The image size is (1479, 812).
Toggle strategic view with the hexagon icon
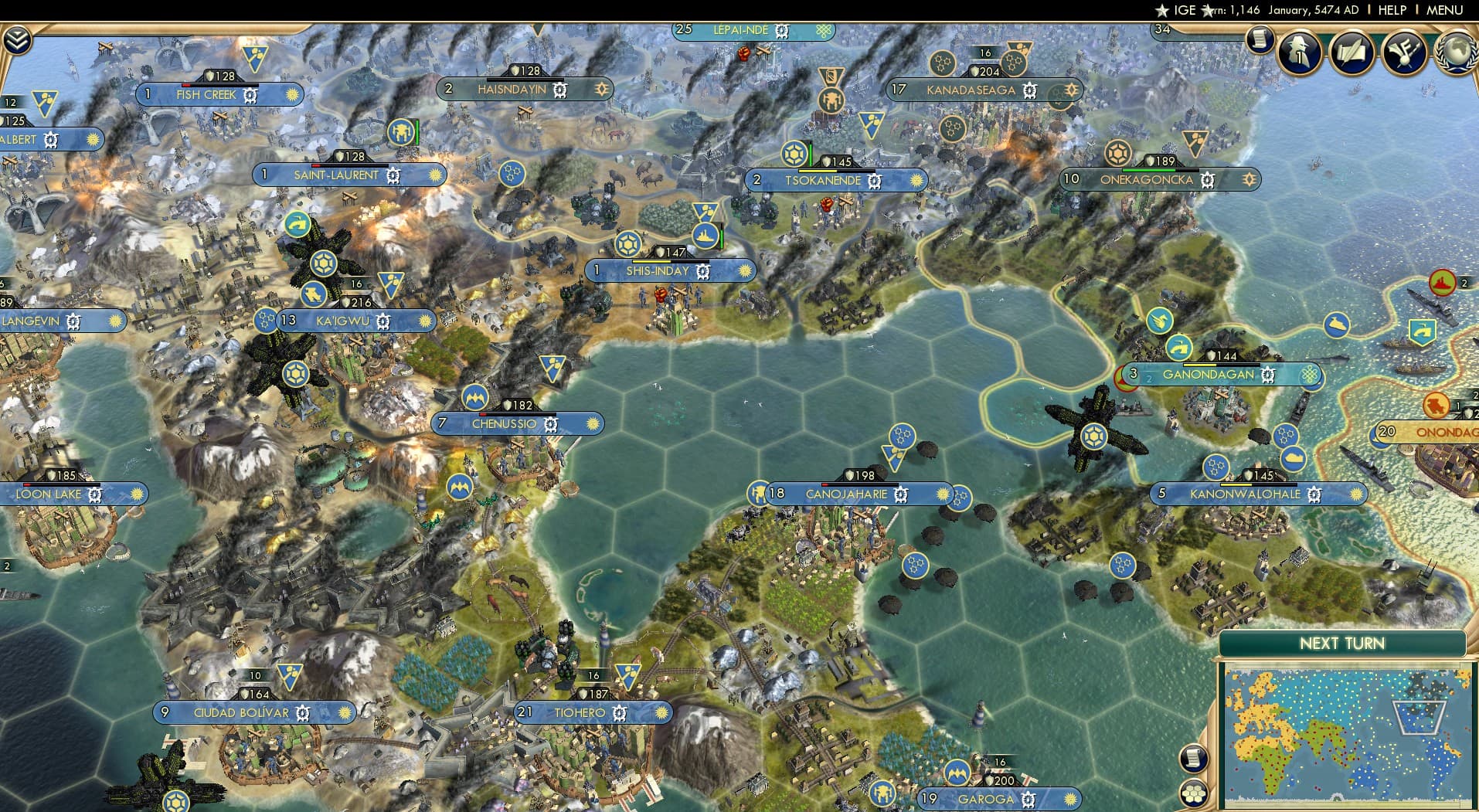coord(1194,790)
